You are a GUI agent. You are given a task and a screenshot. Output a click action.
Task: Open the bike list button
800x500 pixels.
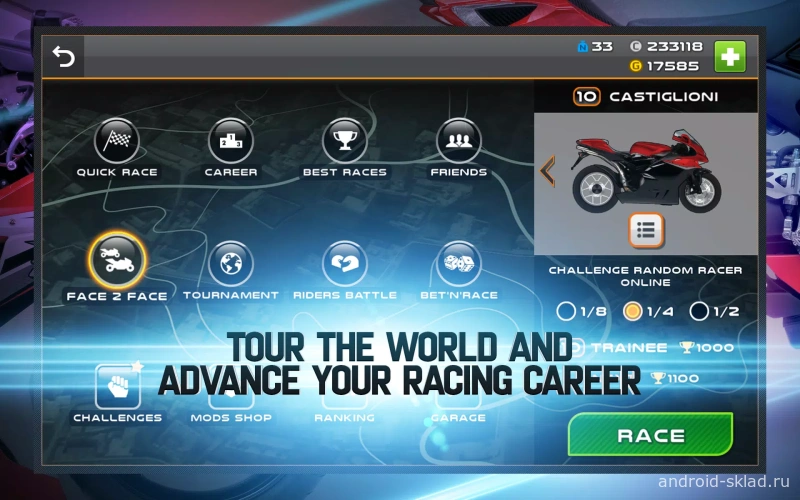pos(646,231)
